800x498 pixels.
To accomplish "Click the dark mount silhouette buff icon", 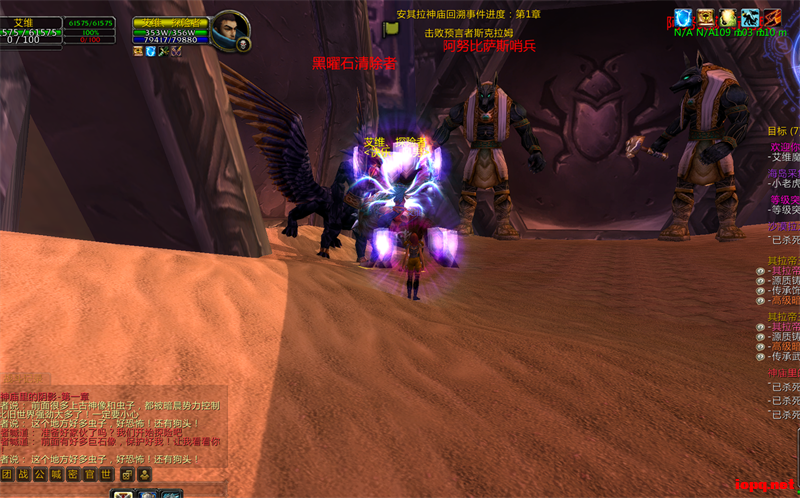I will (x=750, y=17).
